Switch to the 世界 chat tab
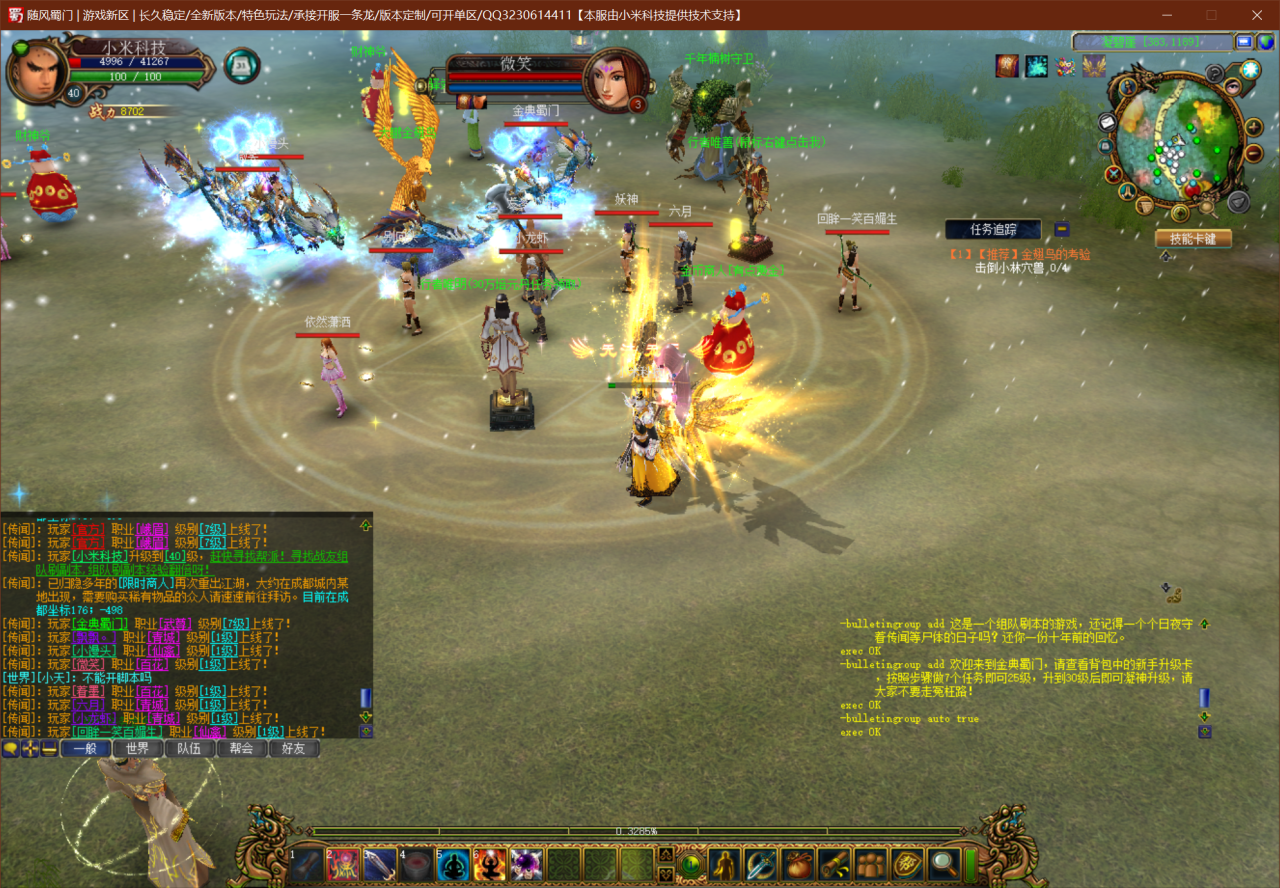Viewport: 1280px width, 888px height. tap(137, 748)
